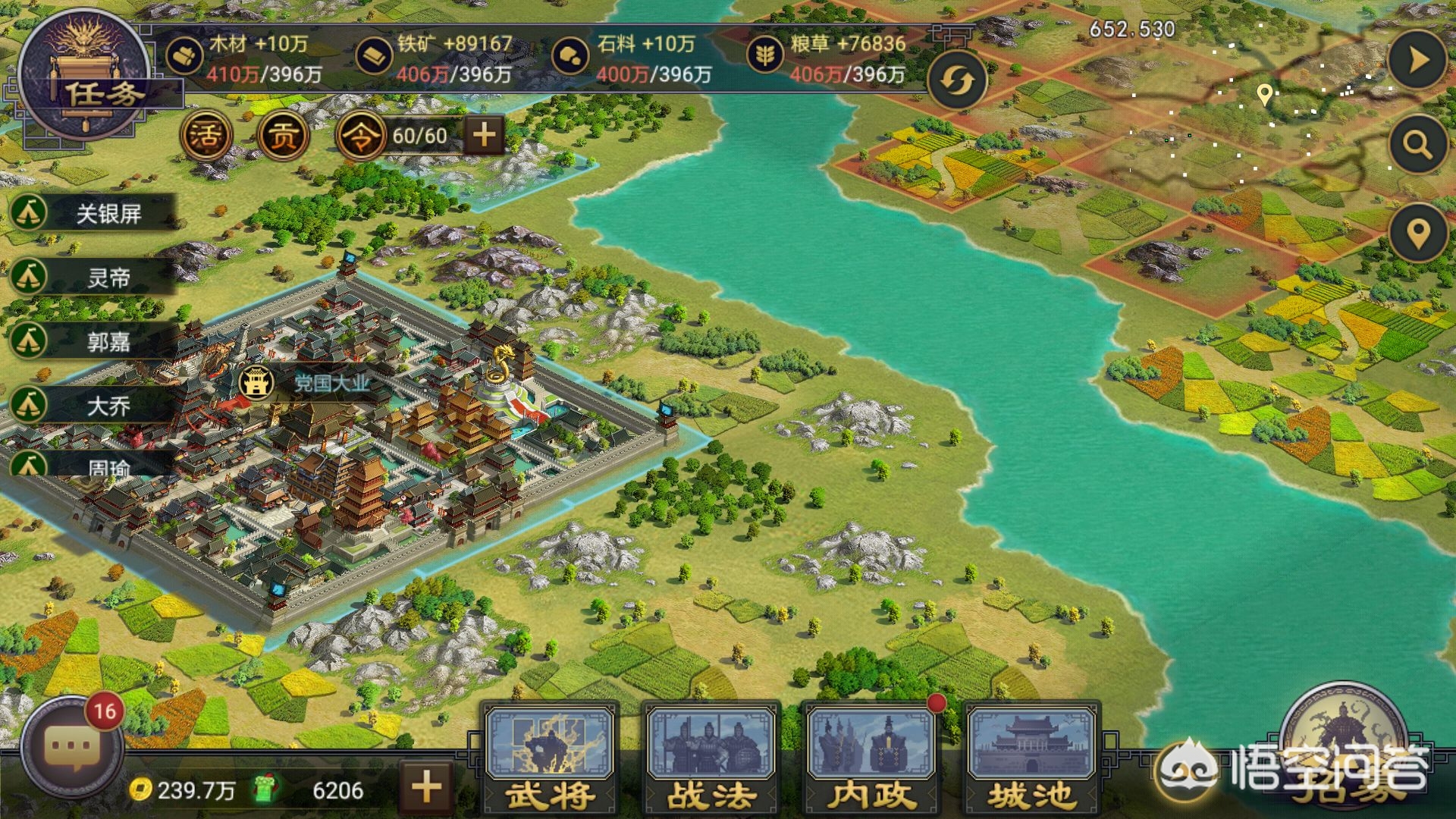Select the 灵帝 army entry
1456x819 pixels.
click(93, 278)
